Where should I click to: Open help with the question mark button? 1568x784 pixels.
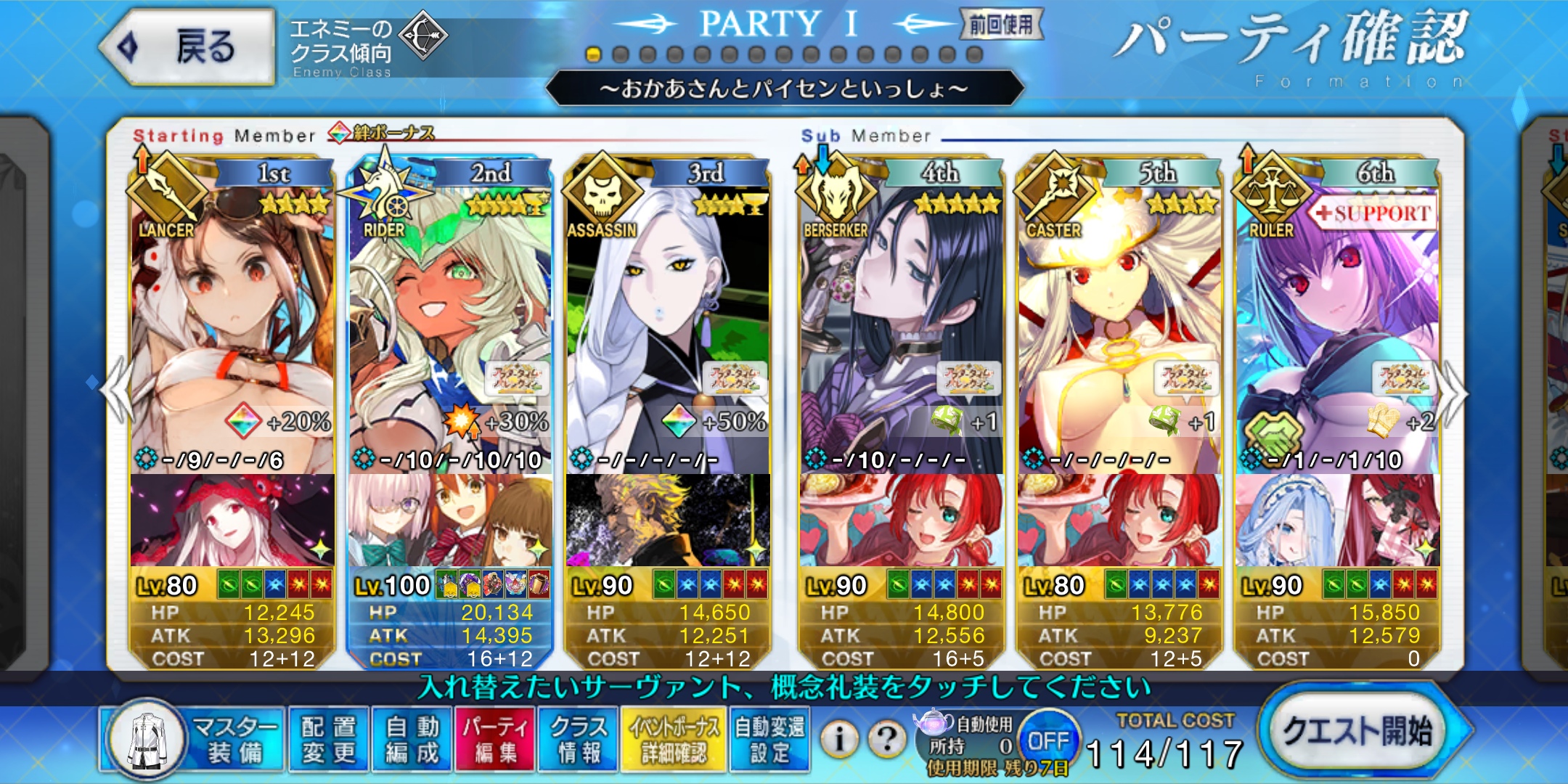click(x=887, y=739)
